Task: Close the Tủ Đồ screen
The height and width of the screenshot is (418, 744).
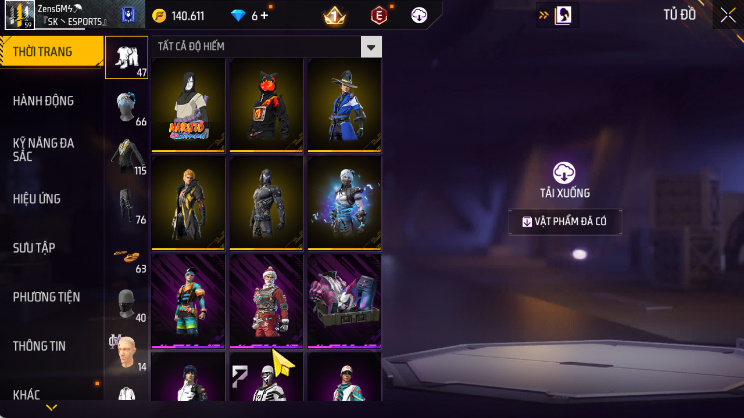Action: 726,15
